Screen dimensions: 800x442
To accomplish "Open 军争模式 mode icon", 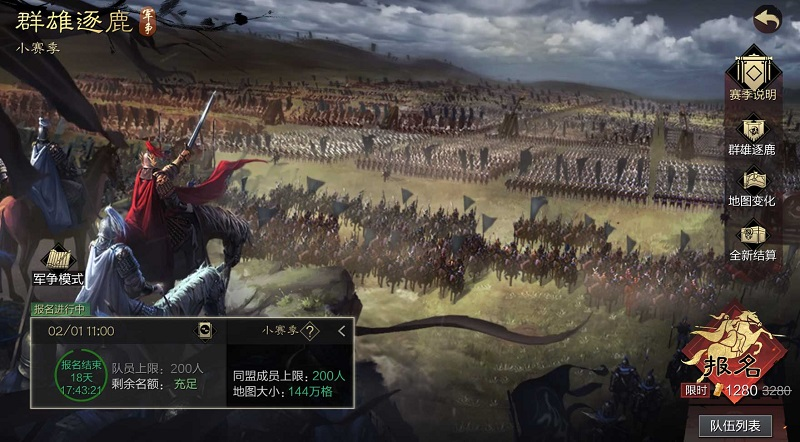I will click(x=57, y=263).
